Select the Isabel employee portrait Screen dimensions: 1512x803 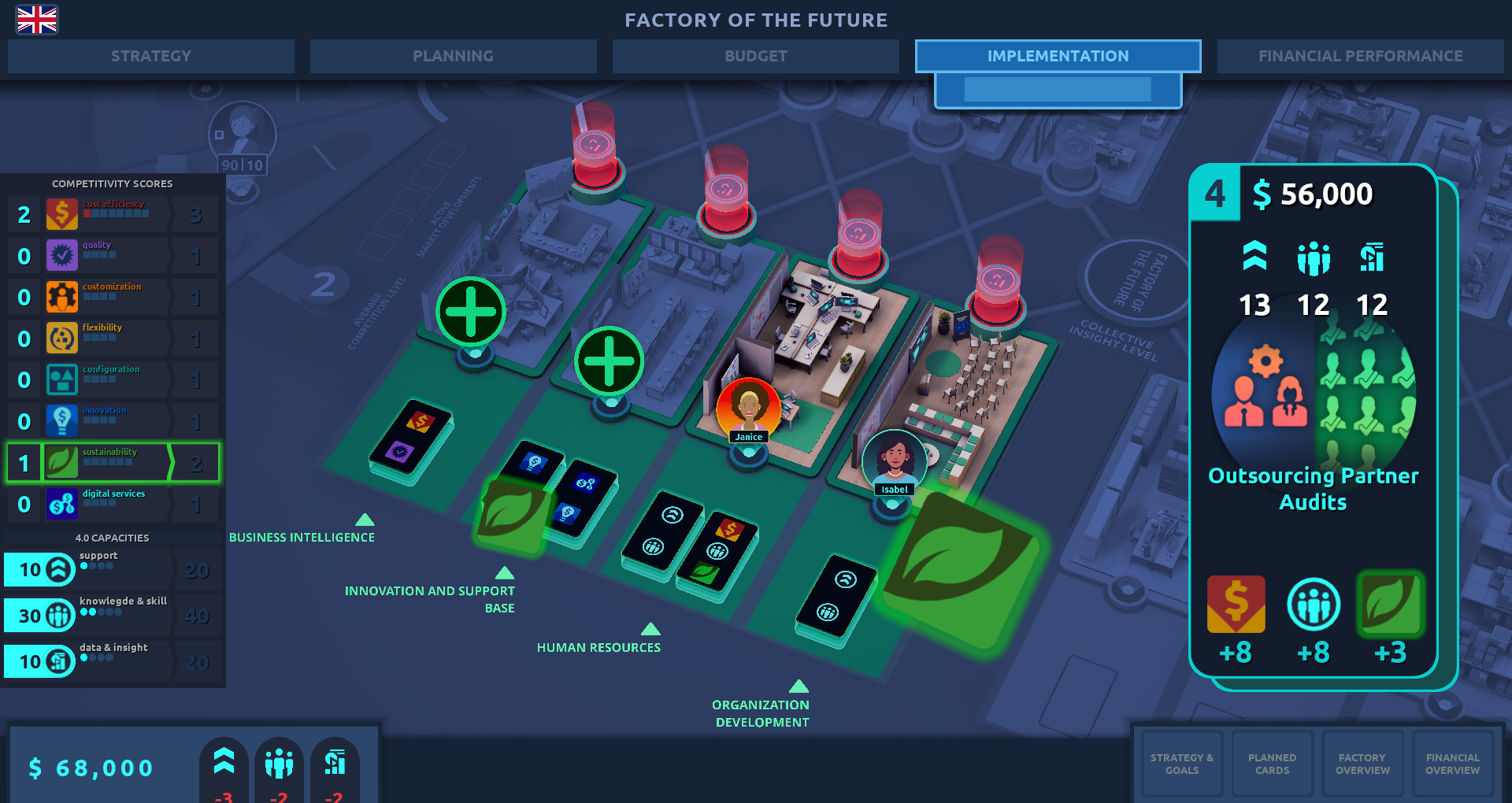tap(894, 462)
